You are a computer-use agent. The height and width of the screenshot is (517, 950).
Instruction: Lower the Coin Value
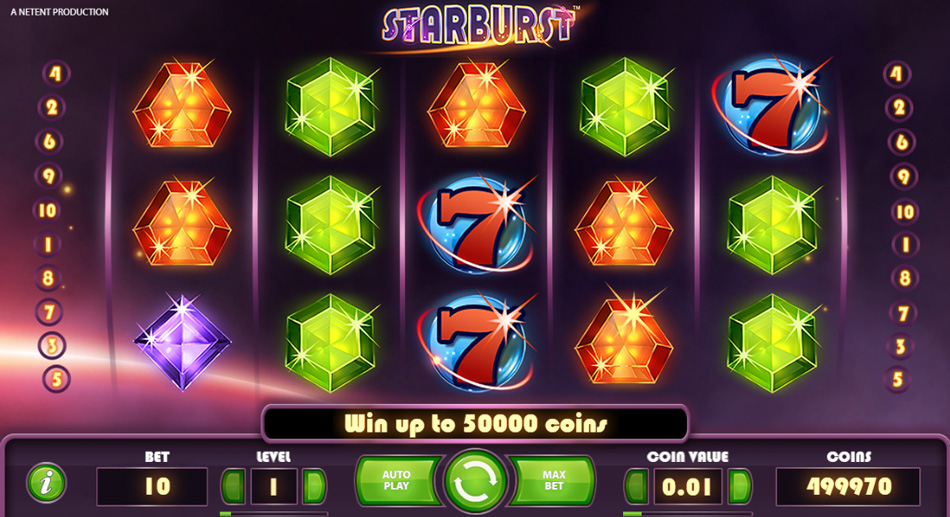tap(637, 487)
